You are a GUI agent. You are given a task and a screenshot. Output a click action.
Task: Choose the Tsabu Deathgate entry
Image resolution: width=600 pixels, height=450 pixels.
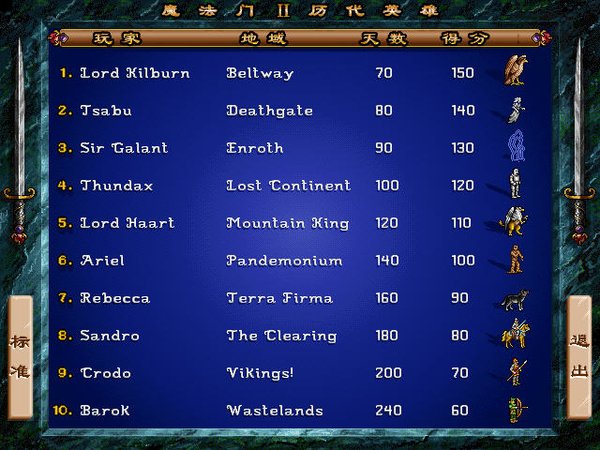point(106,111)
